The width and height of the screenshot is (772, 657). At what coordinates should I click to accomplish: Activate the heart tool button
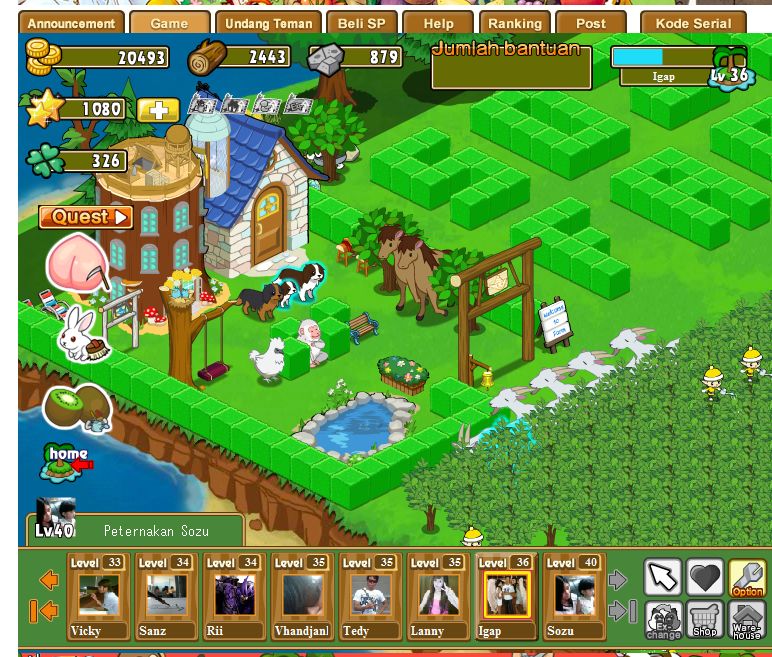pos(705,577)
